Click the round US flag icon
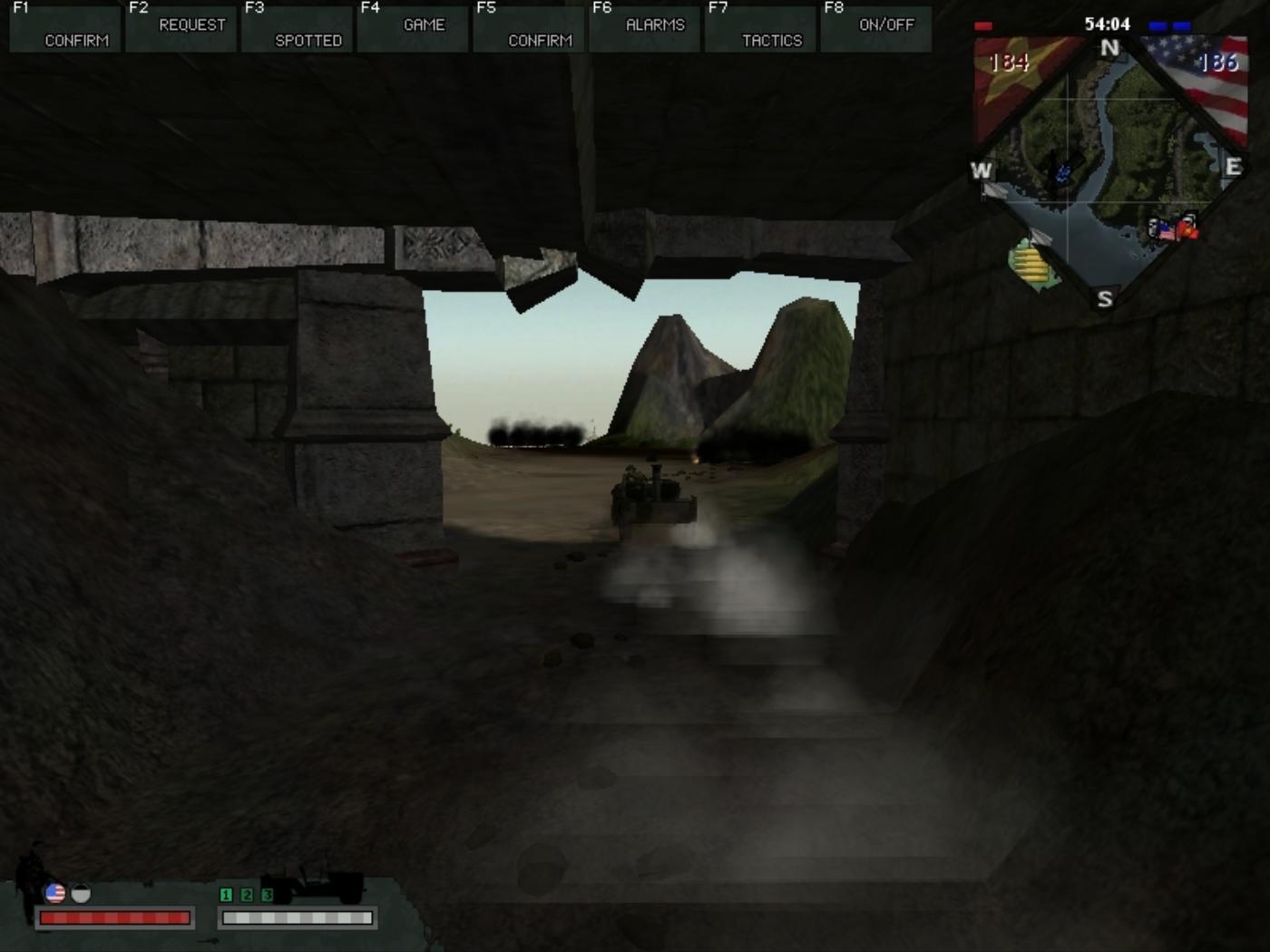 tap(55, 893)
